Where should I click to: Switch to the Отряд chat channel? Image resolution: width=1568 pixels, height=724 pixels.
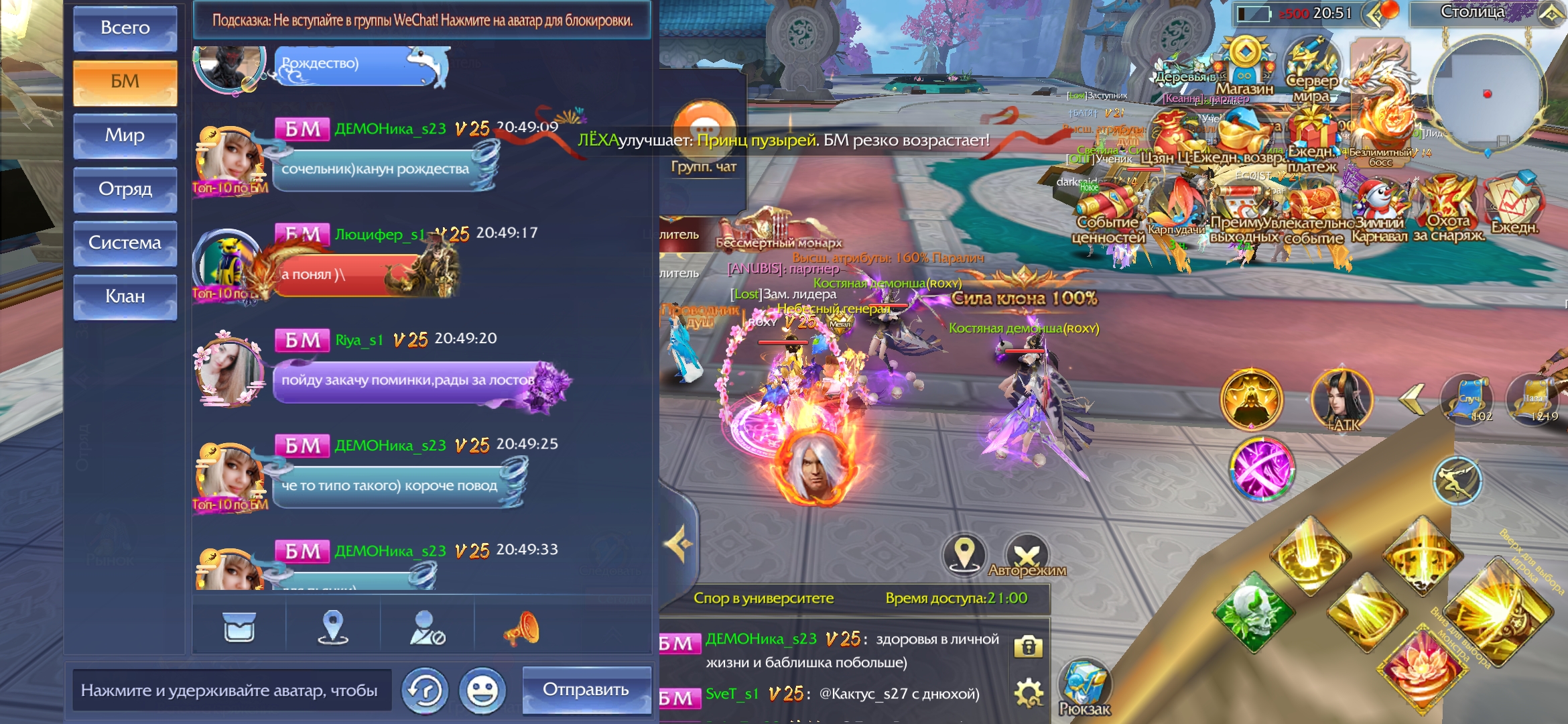[125, 189]
